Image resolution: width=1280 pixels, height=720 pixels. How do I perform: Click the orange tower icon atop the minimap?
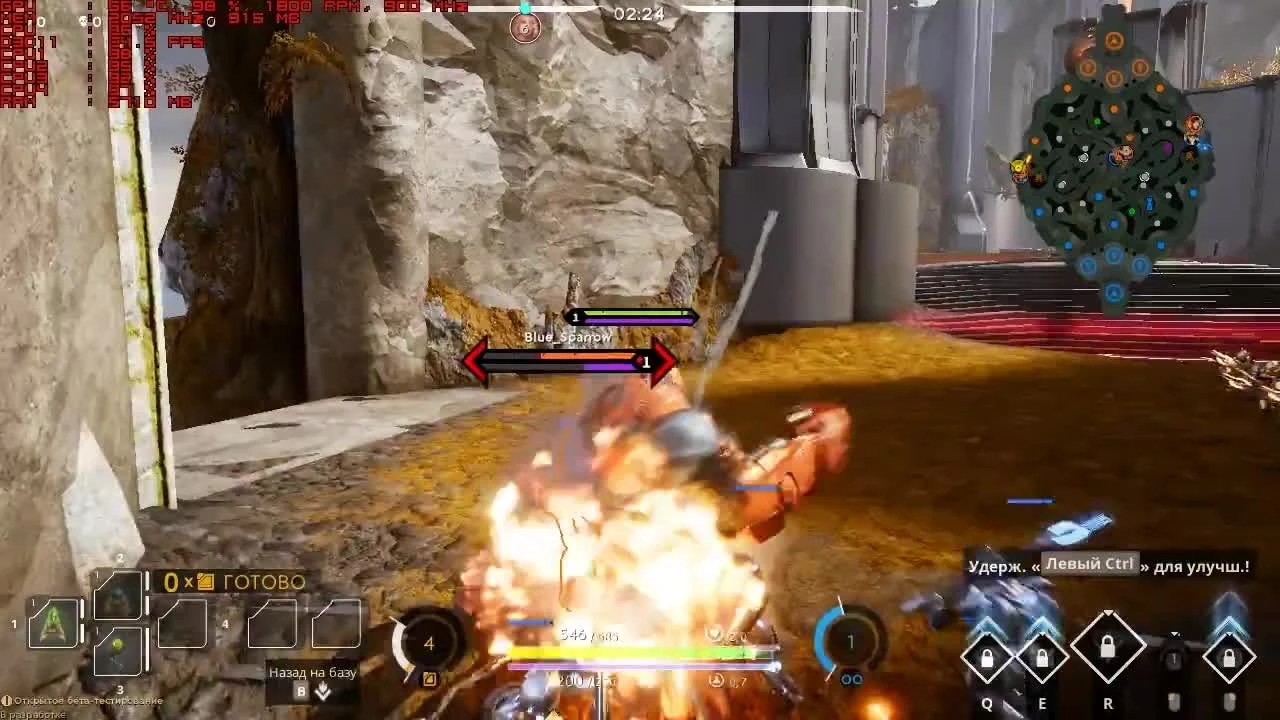(x=1114, y=41)
